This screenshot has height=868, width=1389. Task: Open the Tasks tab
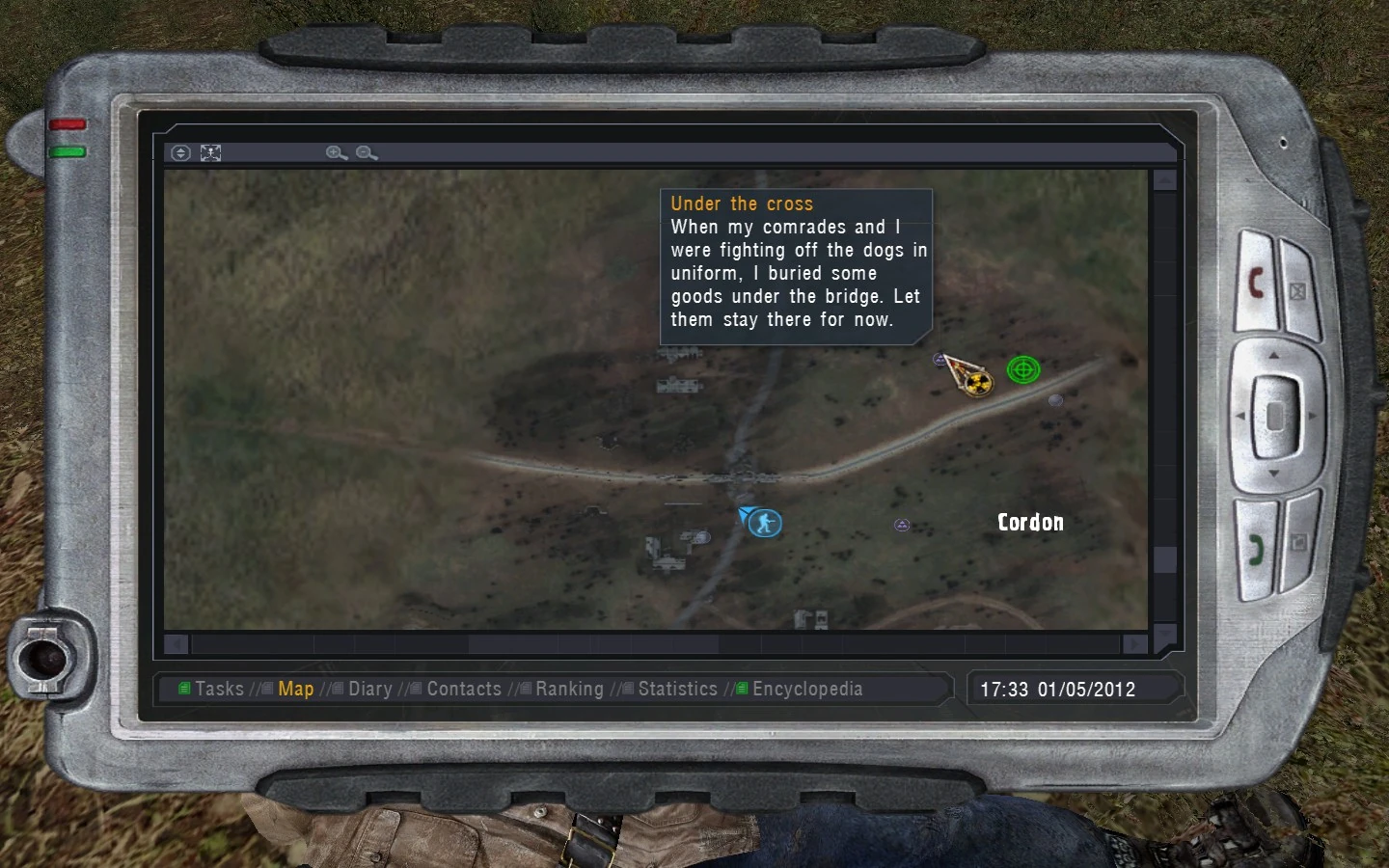[219, 689]
